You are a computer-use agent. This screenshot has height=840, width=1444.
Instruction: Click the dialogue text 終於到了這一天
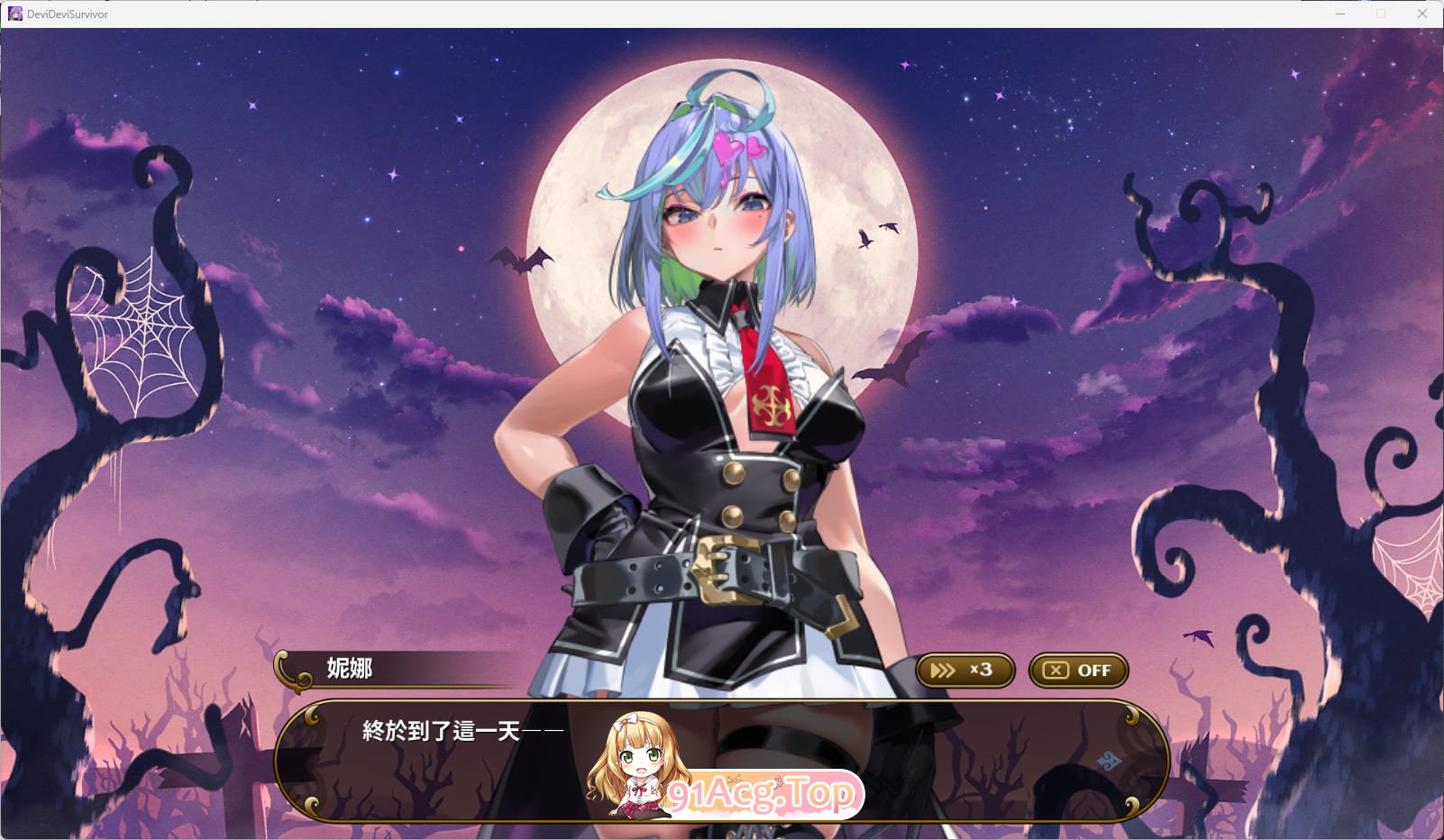pyautogui.click(x=455, y=730)
